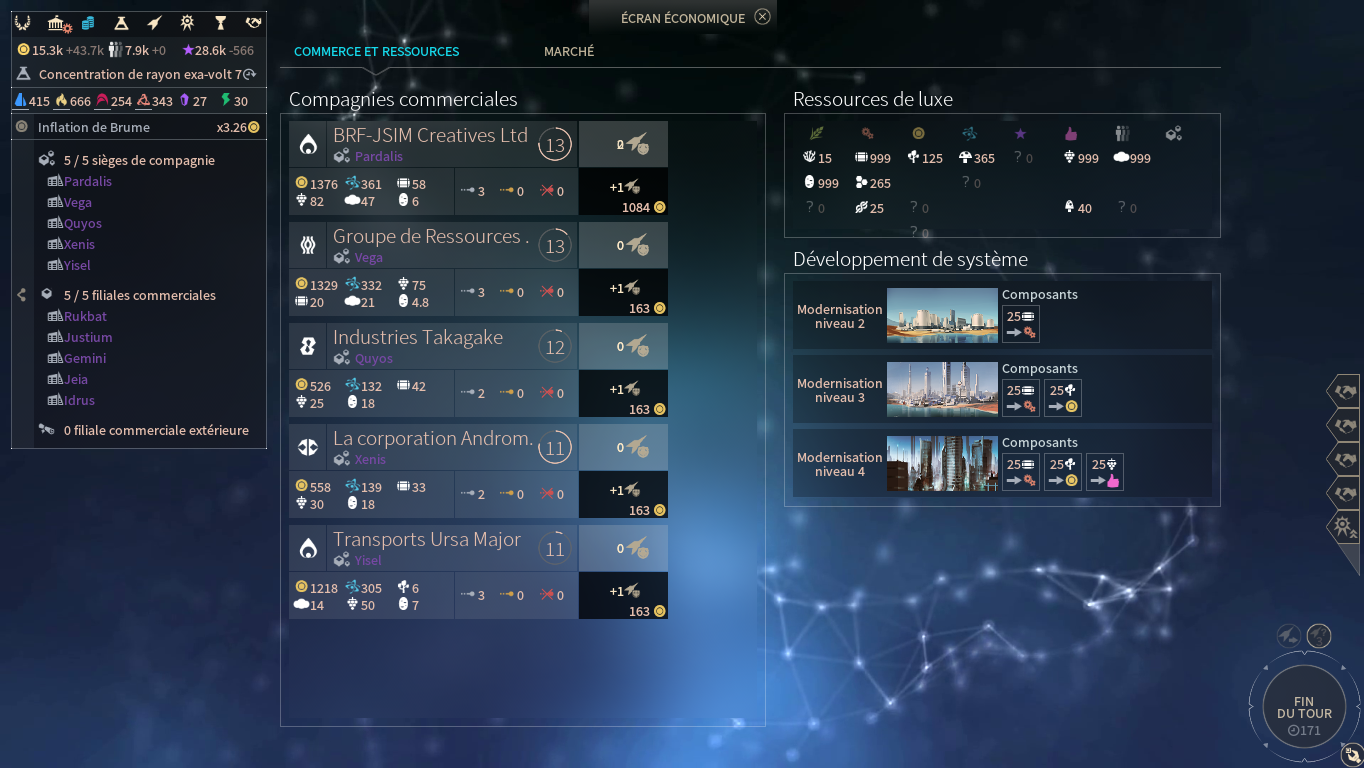Select the Groupe de Ressources company row

pyautogui.click(x=430, y=237)
